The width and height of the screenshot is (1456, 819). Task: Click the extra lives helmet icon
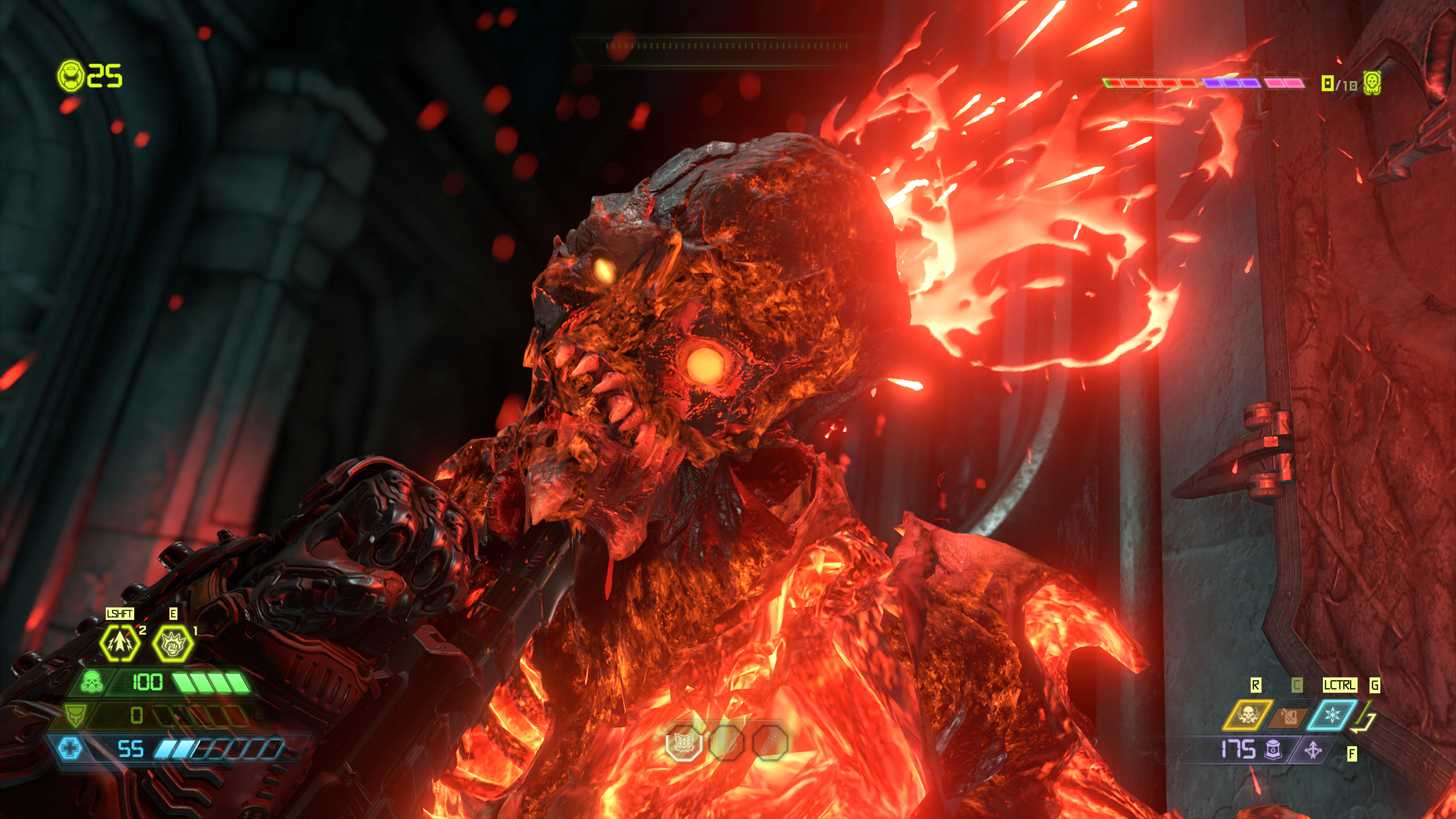pos(71,75)
